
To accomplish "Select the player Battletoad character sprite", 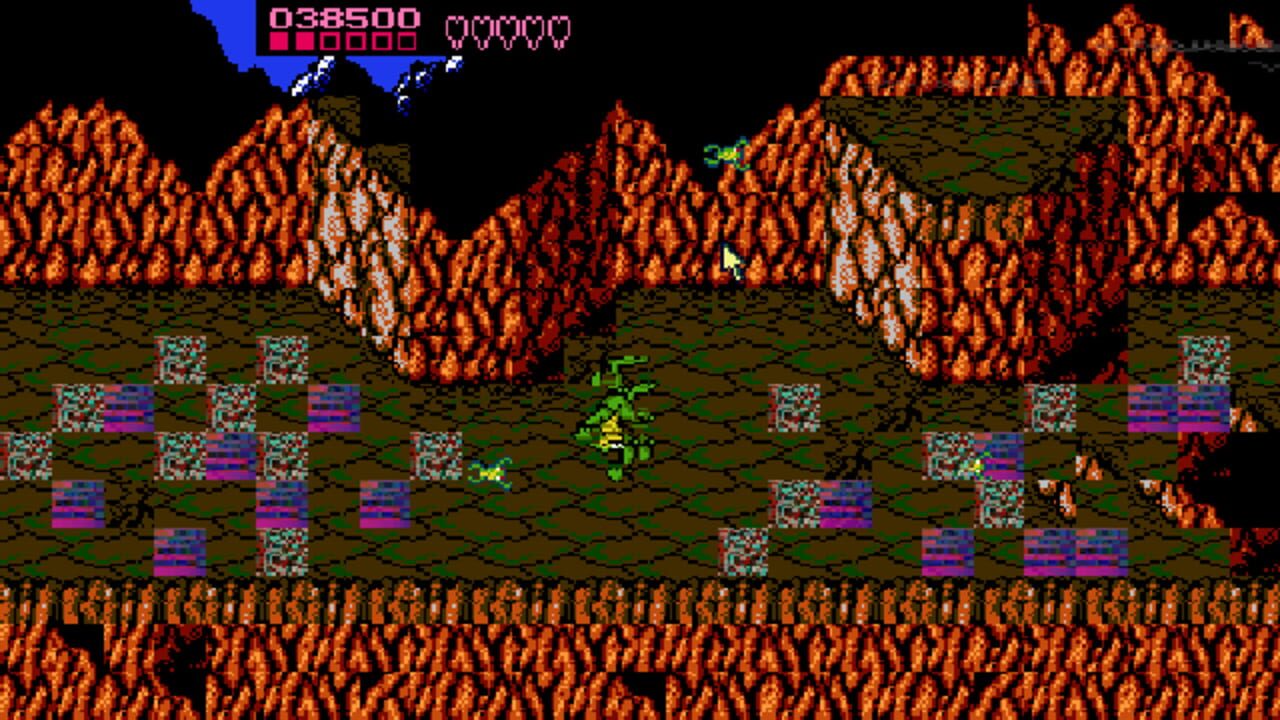I will click(x=615, y=410).
